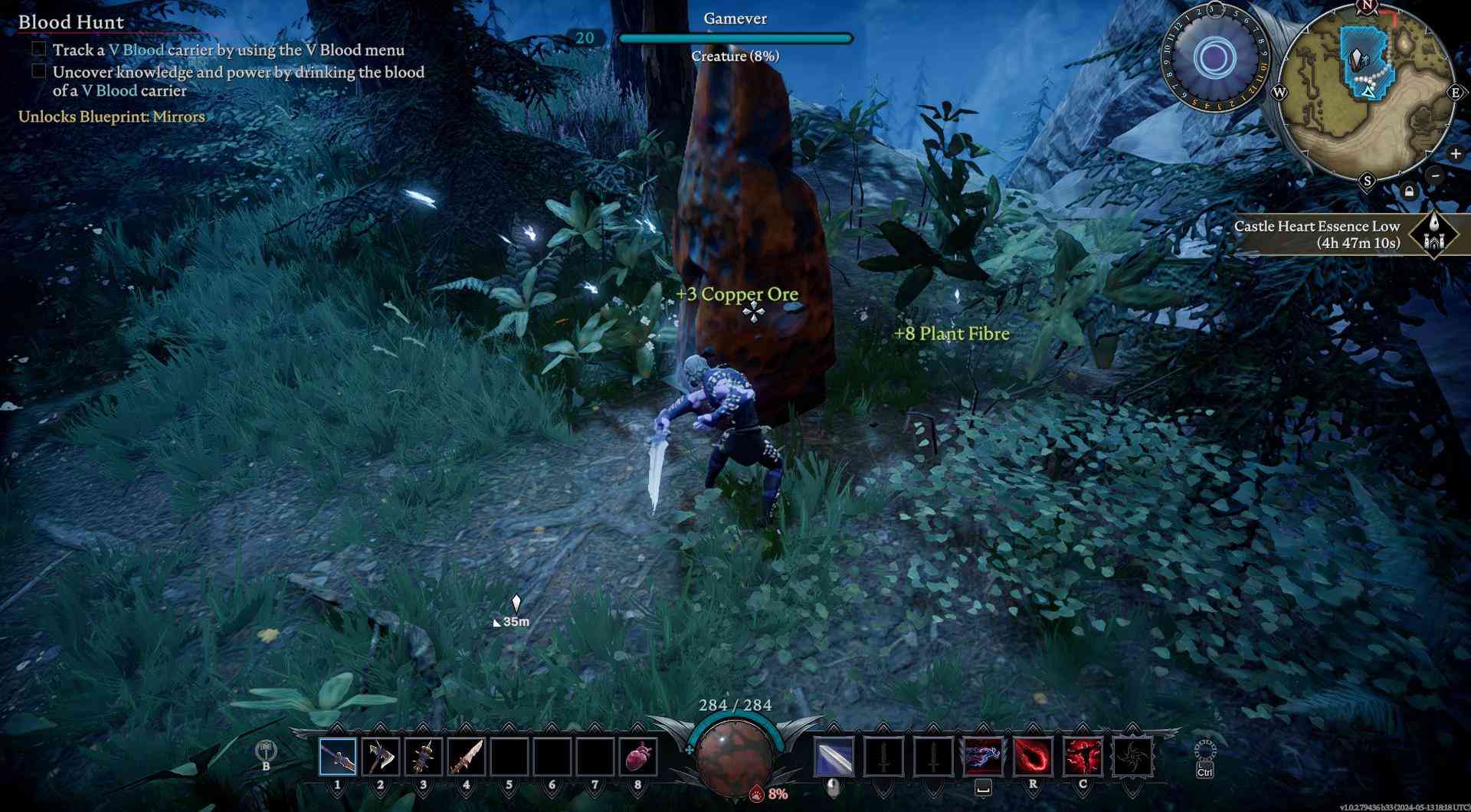The image size is (1471, 812).
Task: Zoom in the minimap with plus button
Action: (1455, 154)
